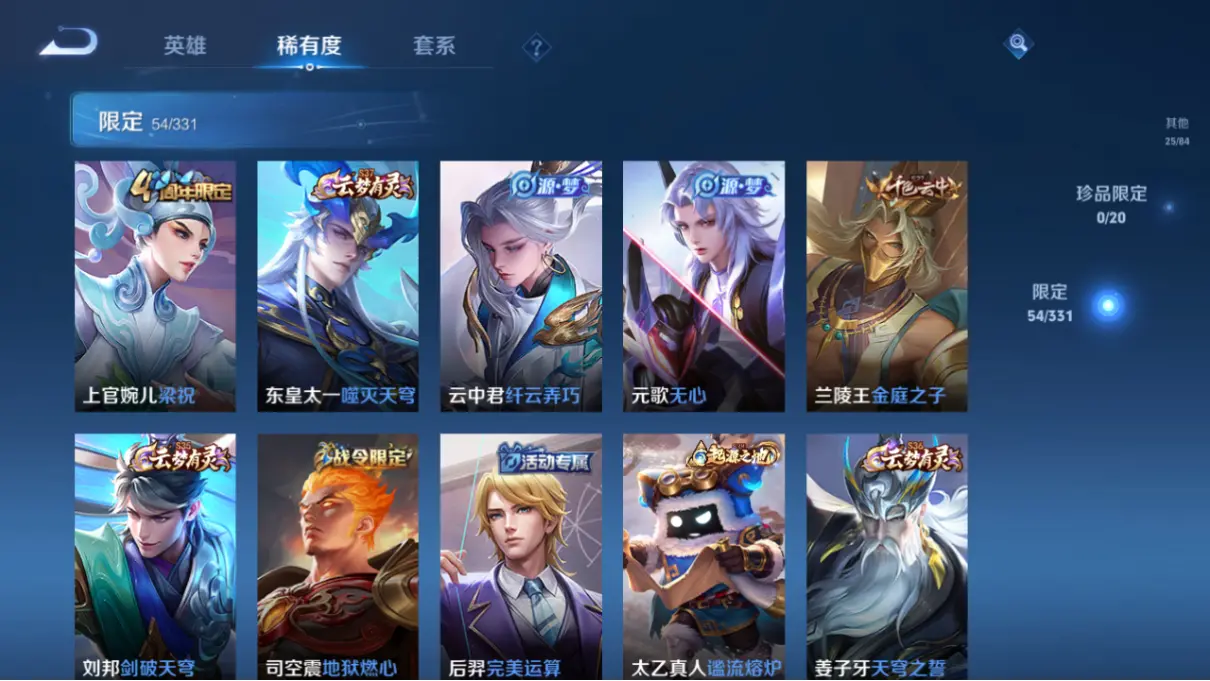
Task: Jump to the 珍品限定 0/20 category
Action: pos(1111,204)
